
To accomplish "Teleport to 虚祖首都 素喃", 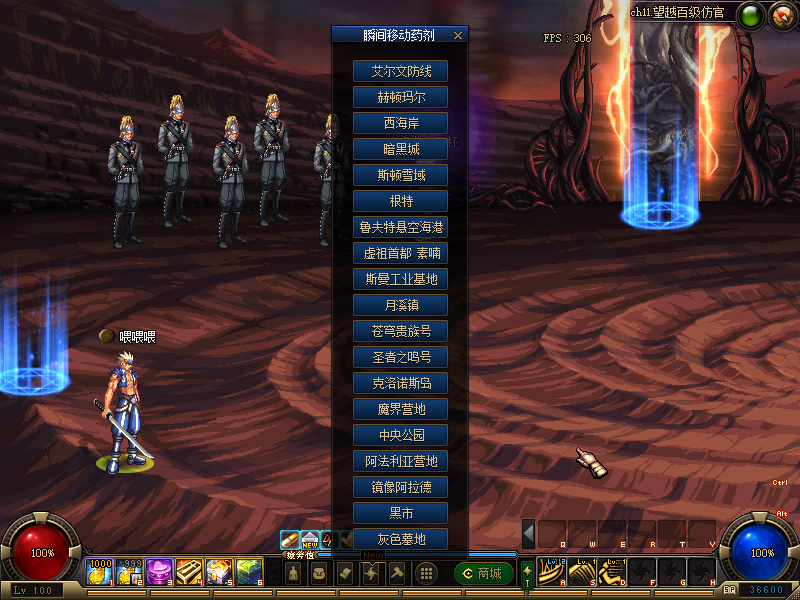I will tap(400, 253).
